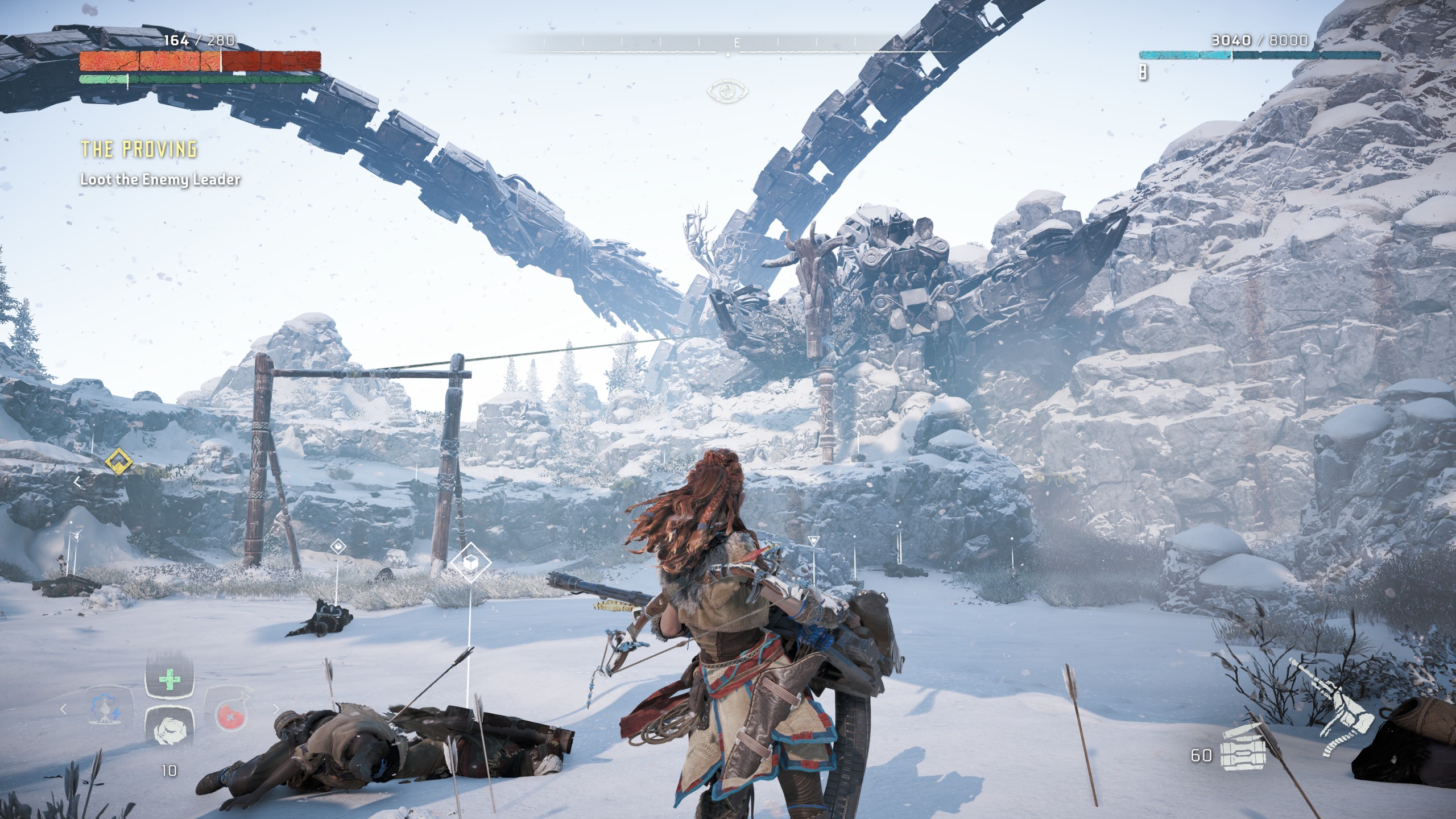Click the compass bar's E heading
This screenshot has width=1456, height=819.
pos(737,43)
